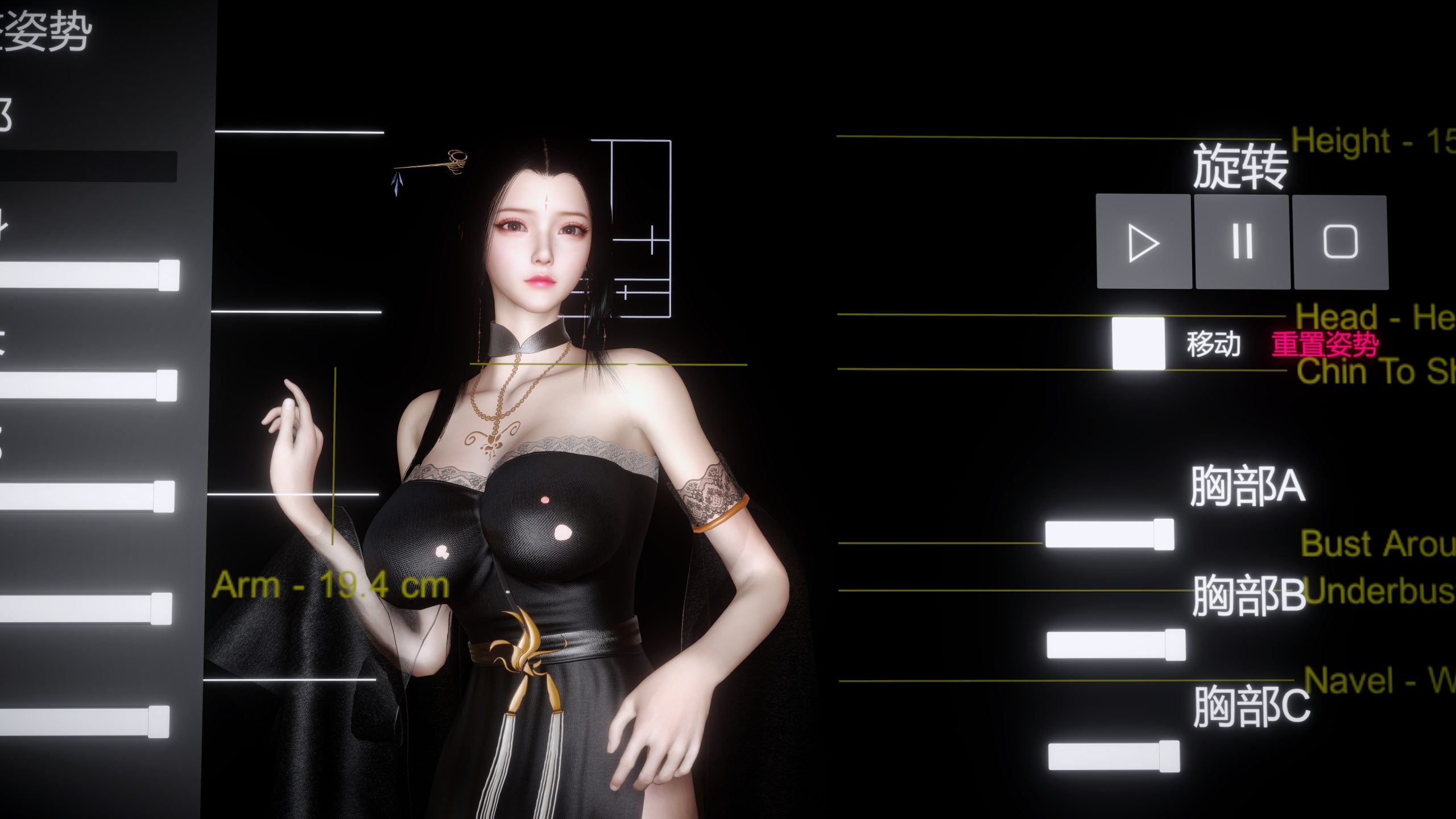Select the highlighted dark entry in the left menu
Screen dimensions: 1456x819
(x=88, y=165)
